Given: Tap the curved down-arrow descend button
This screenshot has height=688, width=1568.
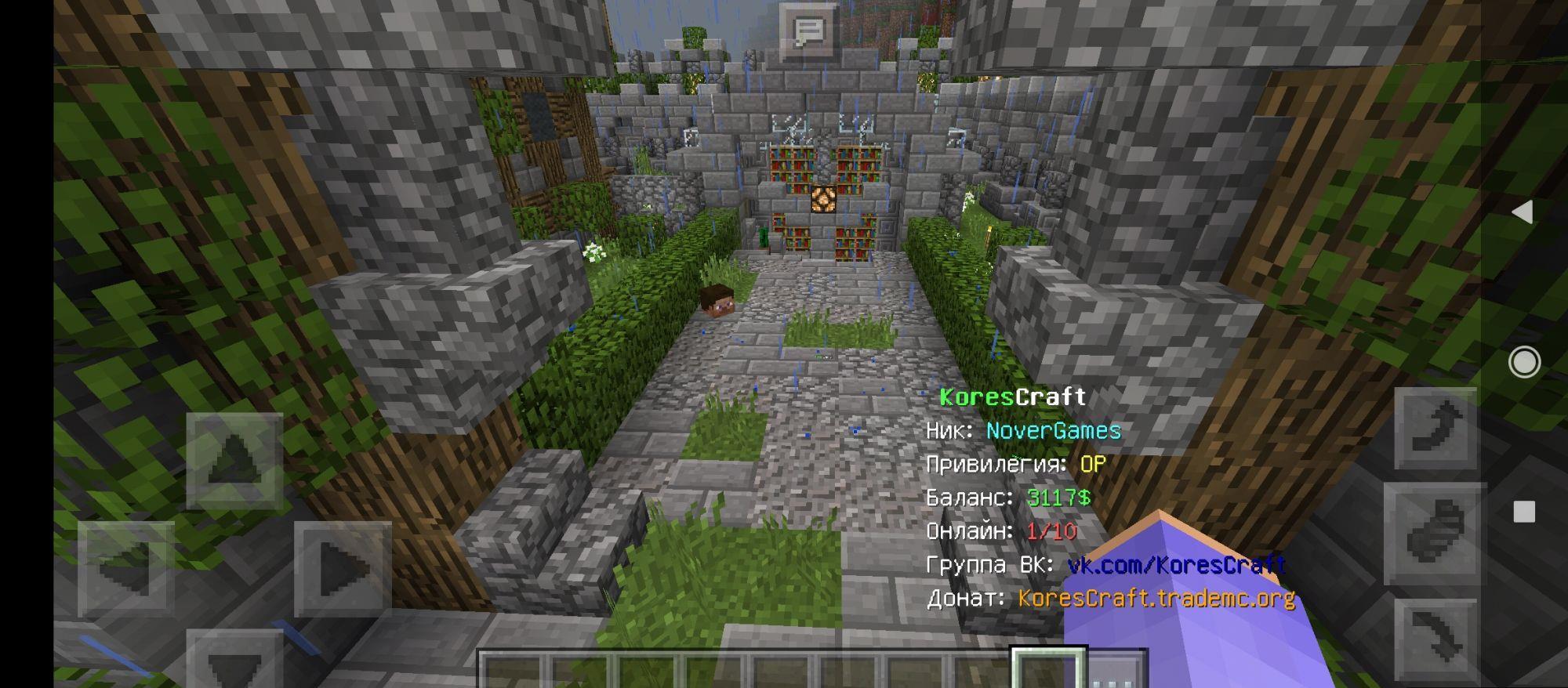Looking at the screenshot, I should (1435, 639).
